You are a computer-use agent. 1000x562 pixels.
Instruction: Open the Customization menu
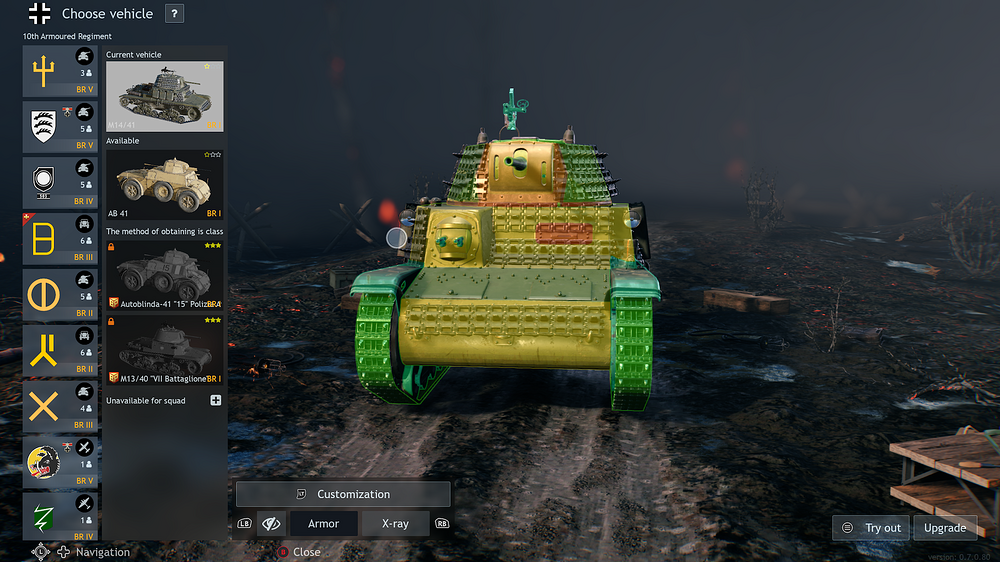343,494
